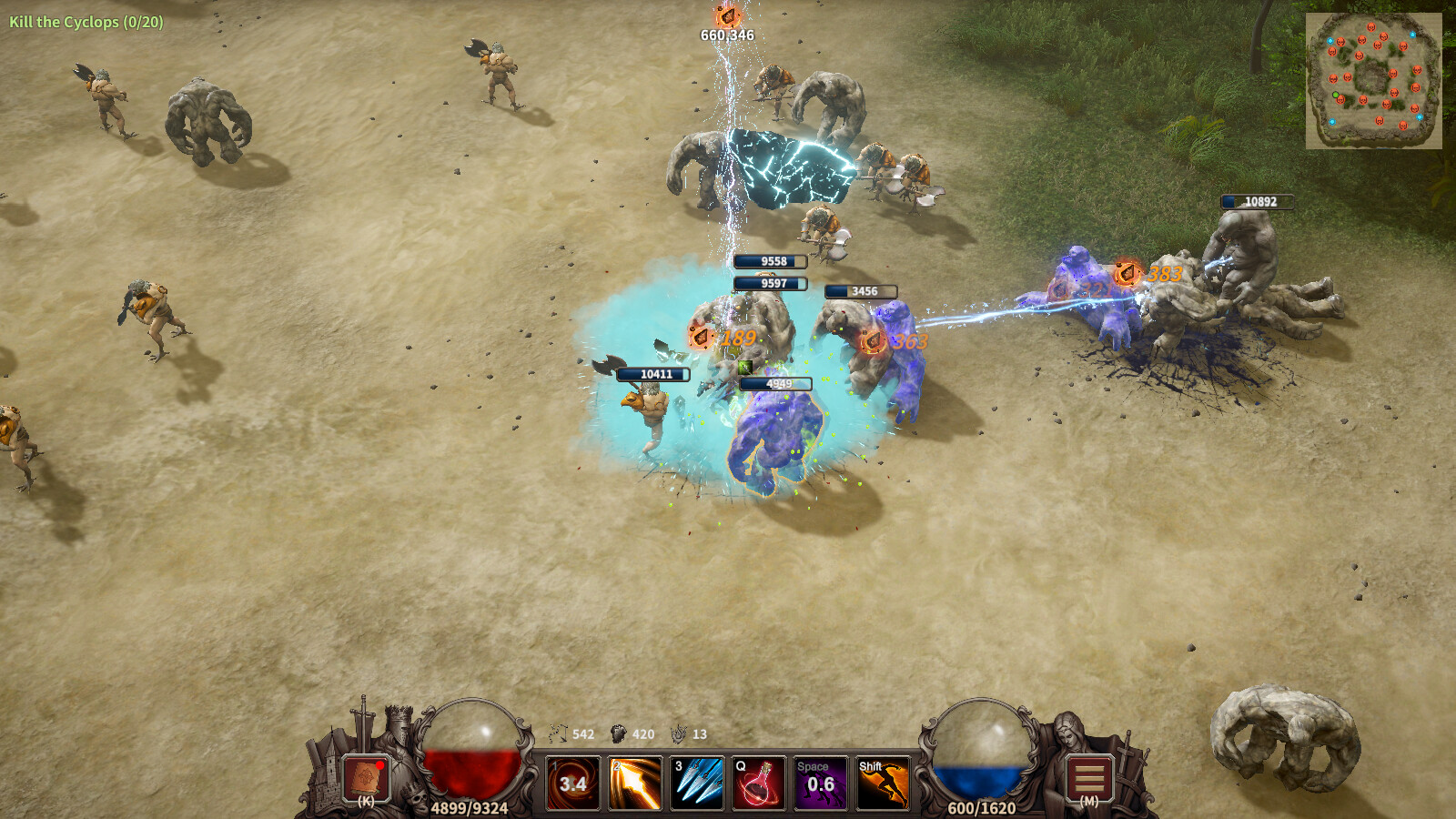The image size is (1456, 819).
Task: Activate the fire slash skill in slot 2
Action: [635, 783]
